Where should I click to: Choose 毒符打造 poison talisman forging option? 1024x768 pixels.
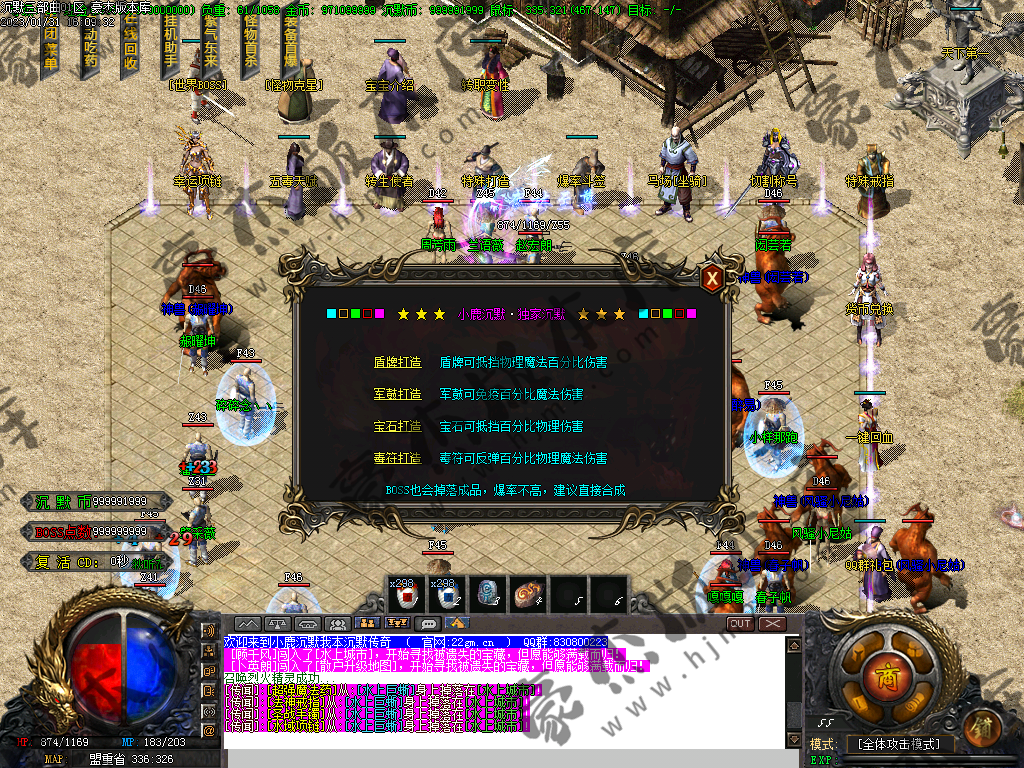coord(397,458)
